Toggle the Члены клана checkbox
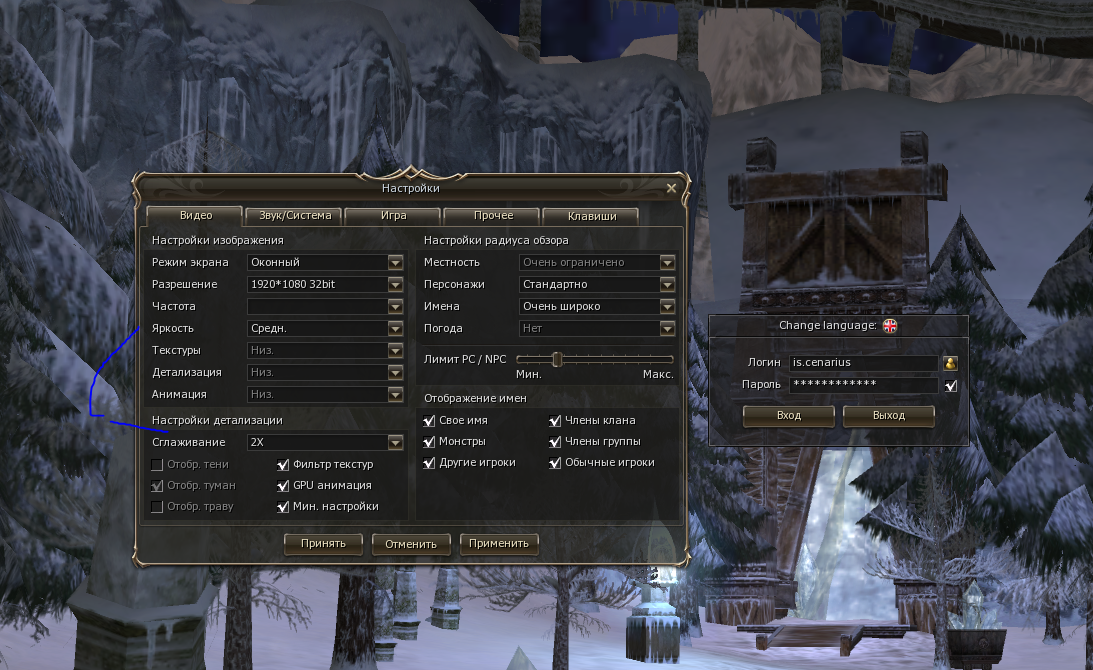1093x670 pixels. pyautogui.click(x=555, y=421)
